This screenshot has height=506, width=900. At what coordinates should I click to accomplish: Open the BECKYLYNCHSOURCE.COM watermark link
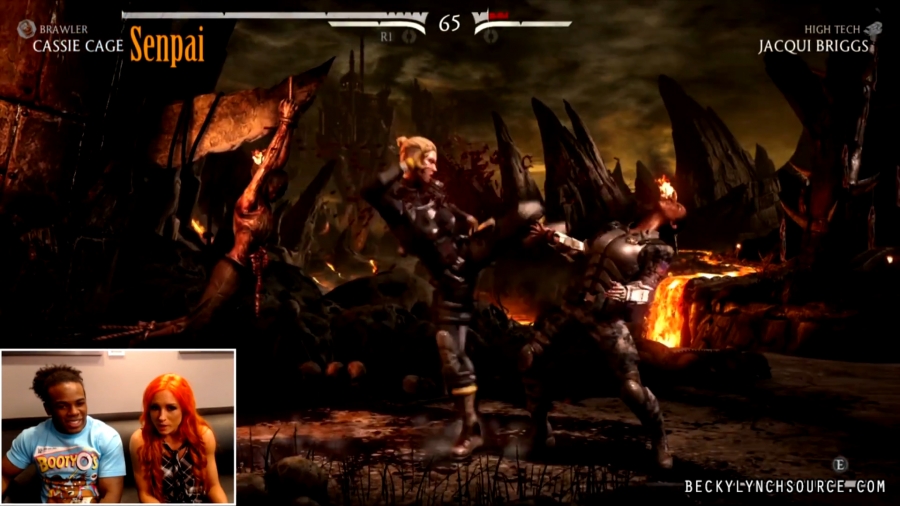point(785,487)
